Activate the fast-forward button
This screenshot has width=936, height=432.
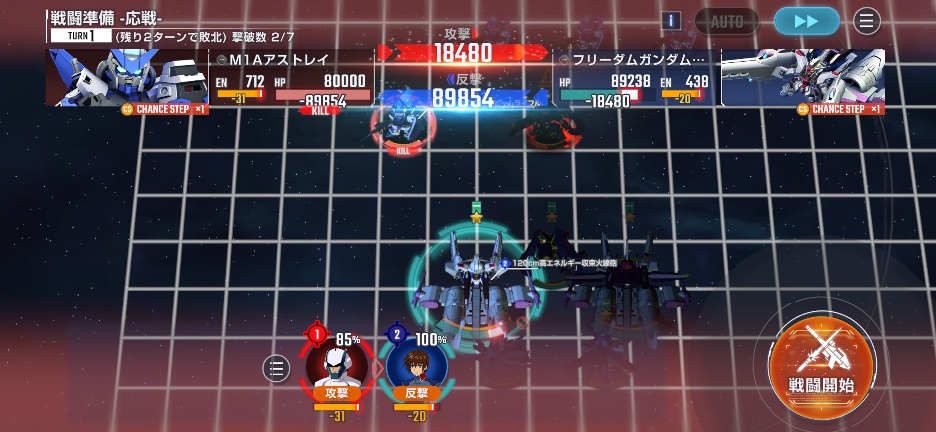pyautogui.click(x=806, y=21)
